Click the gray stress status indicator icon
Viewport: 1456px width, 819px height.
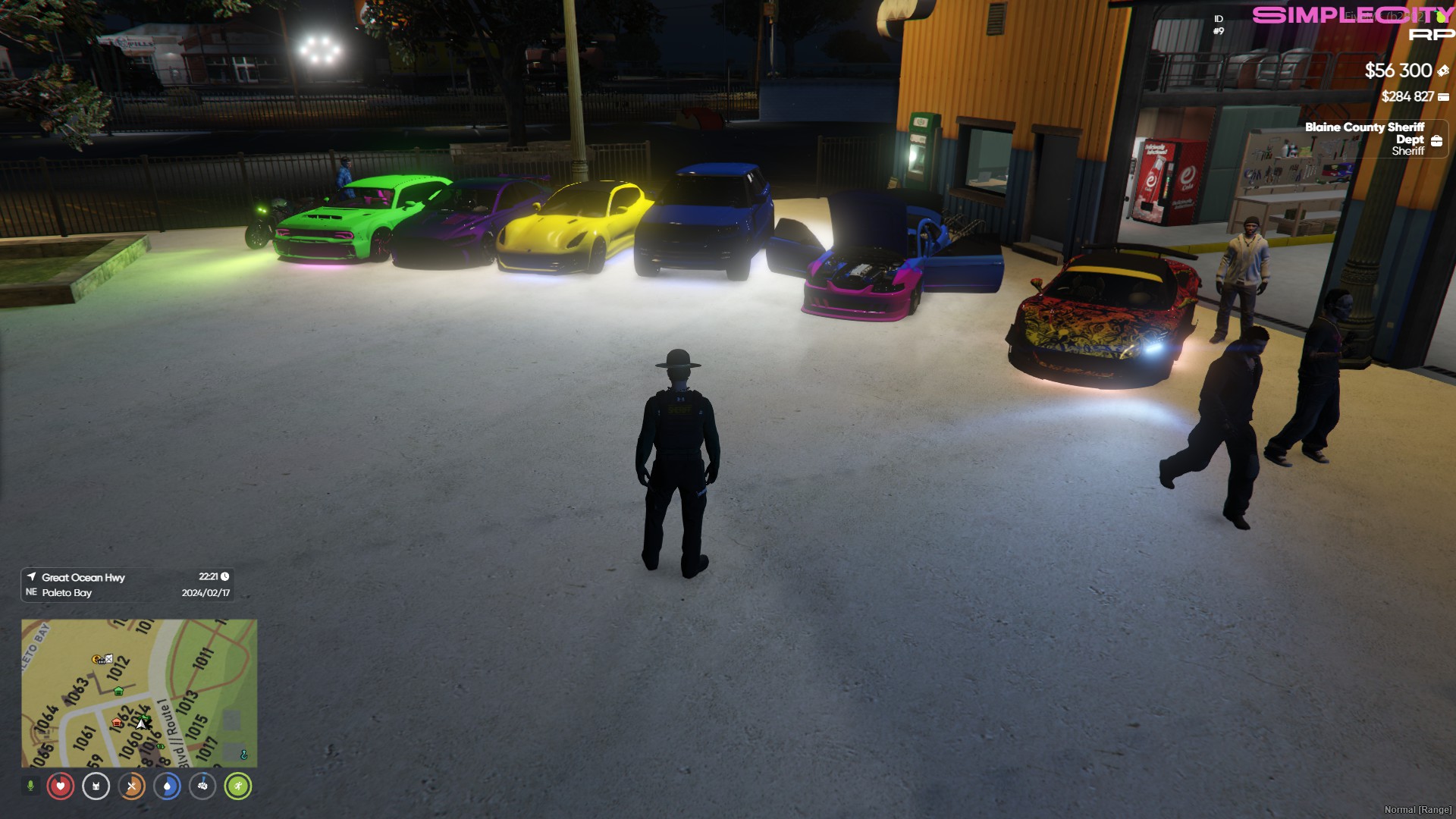point(204,786)
